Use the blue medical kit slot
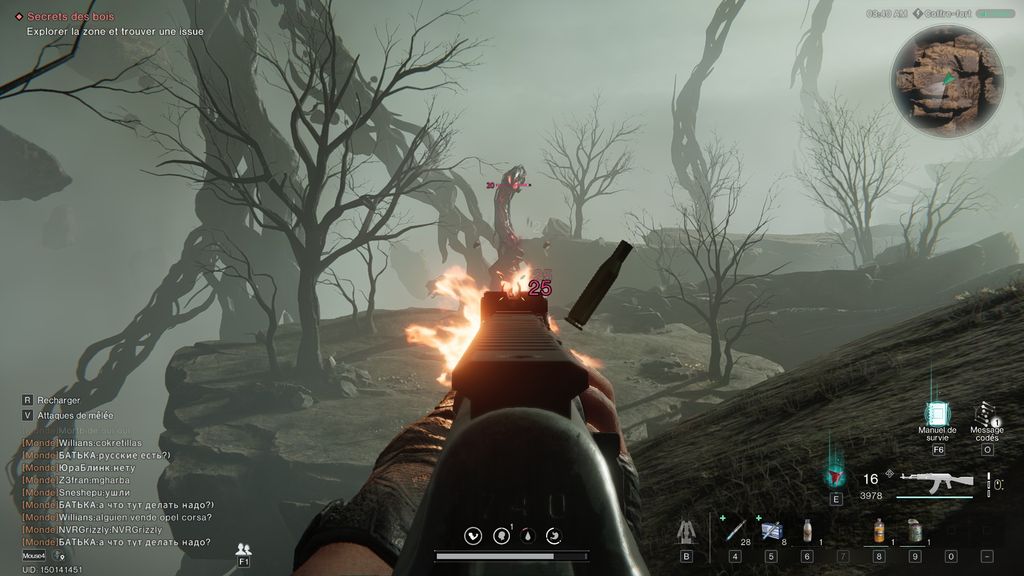 pos(771,530)
